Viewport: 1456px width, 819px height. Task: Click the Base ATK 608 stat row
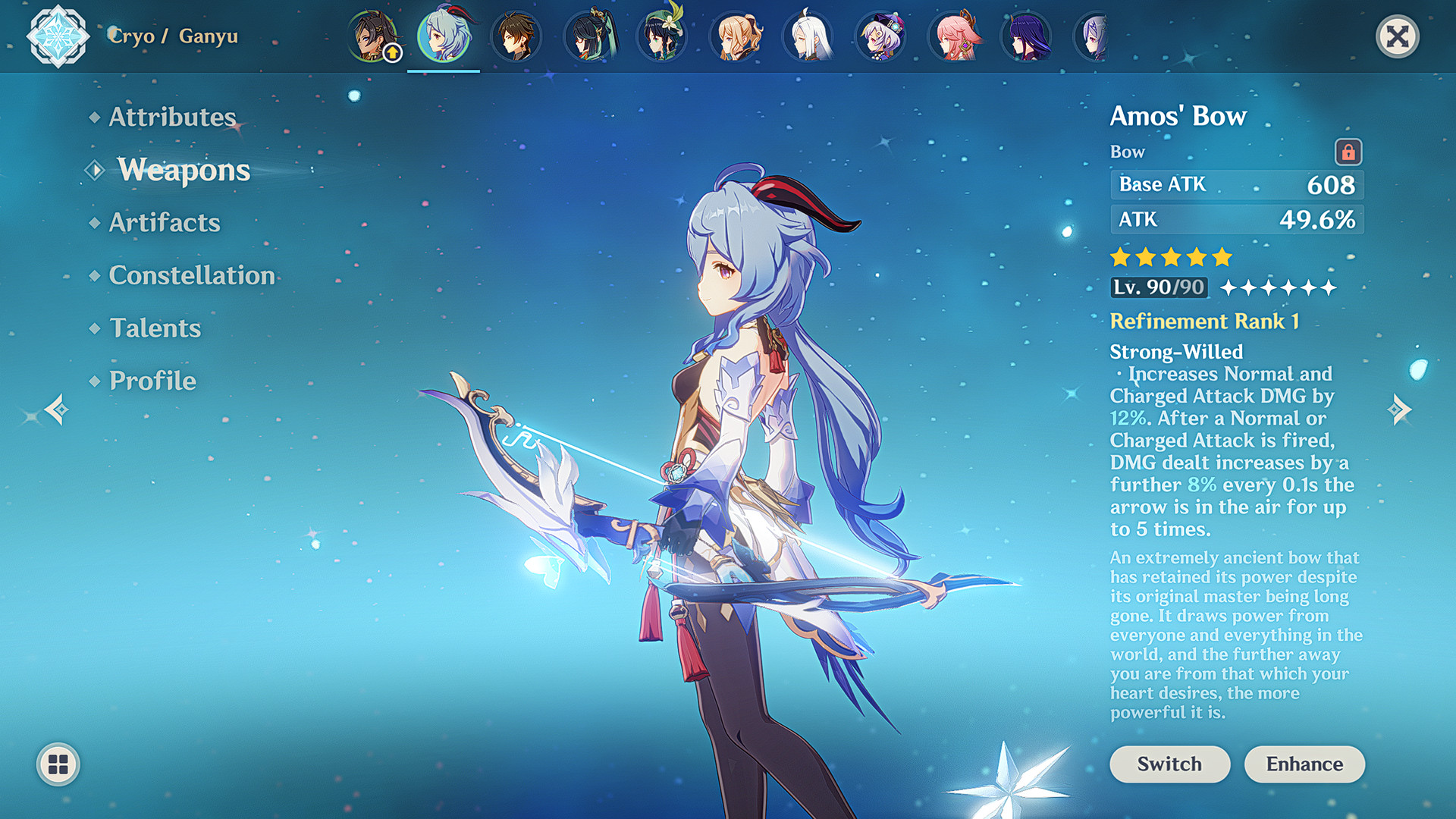1236,184
